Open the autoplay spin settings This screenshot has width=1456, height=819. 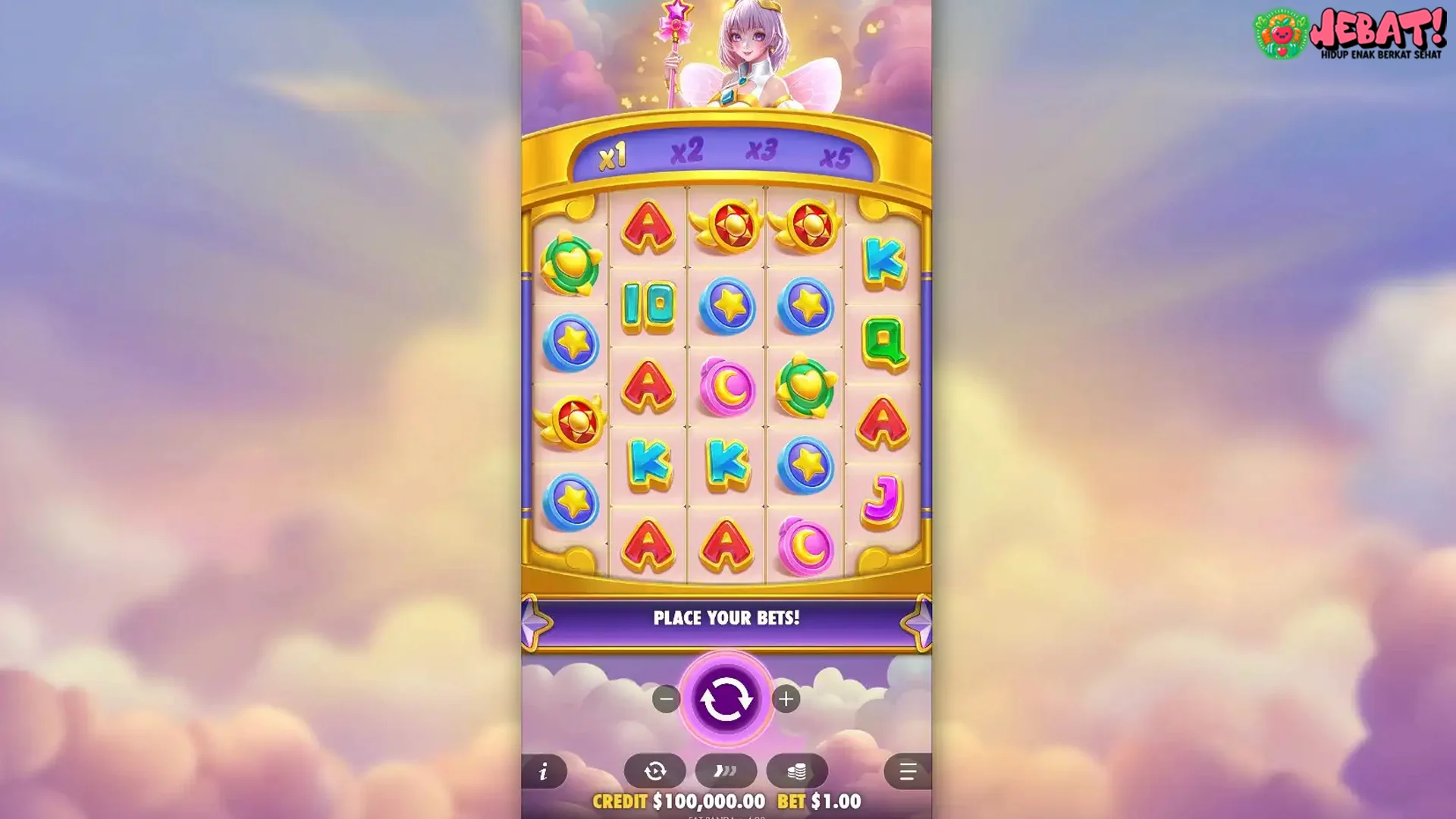pos(655,770)
